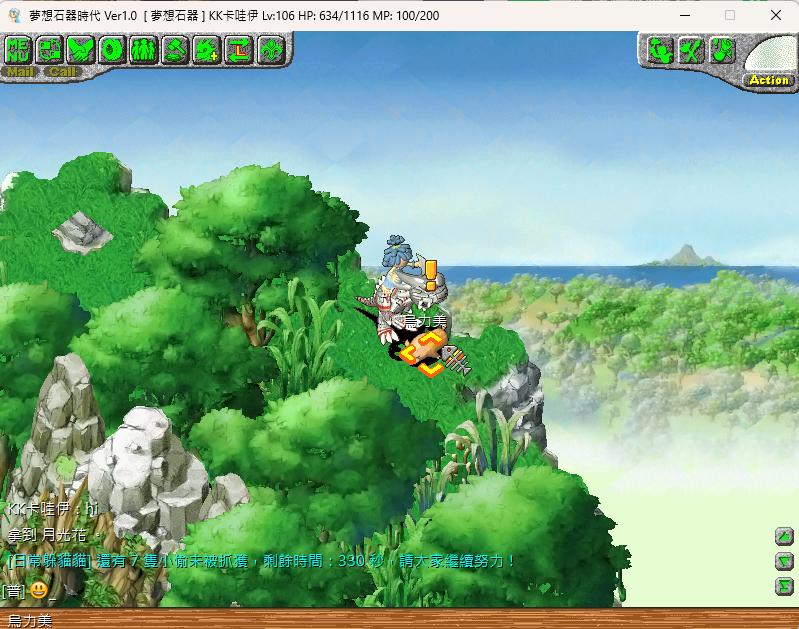Click the Call button

(x=62, y=71)
